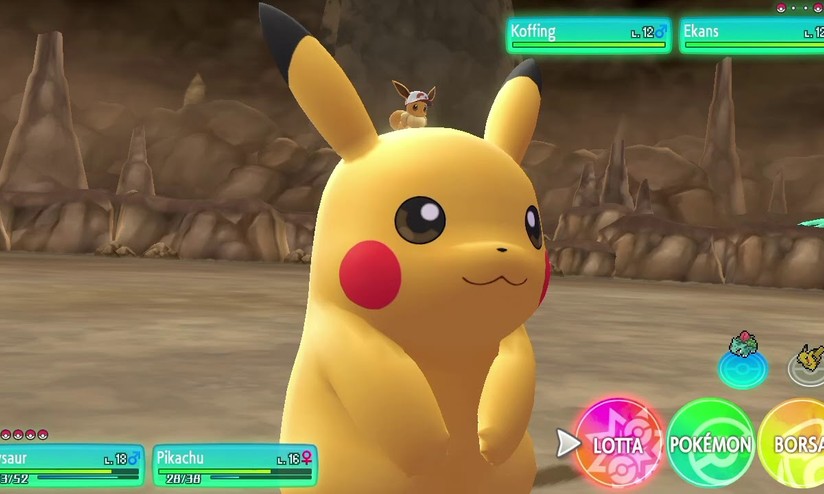
Task: Open the POKÉMON party menu
Action: pos(710,443)
